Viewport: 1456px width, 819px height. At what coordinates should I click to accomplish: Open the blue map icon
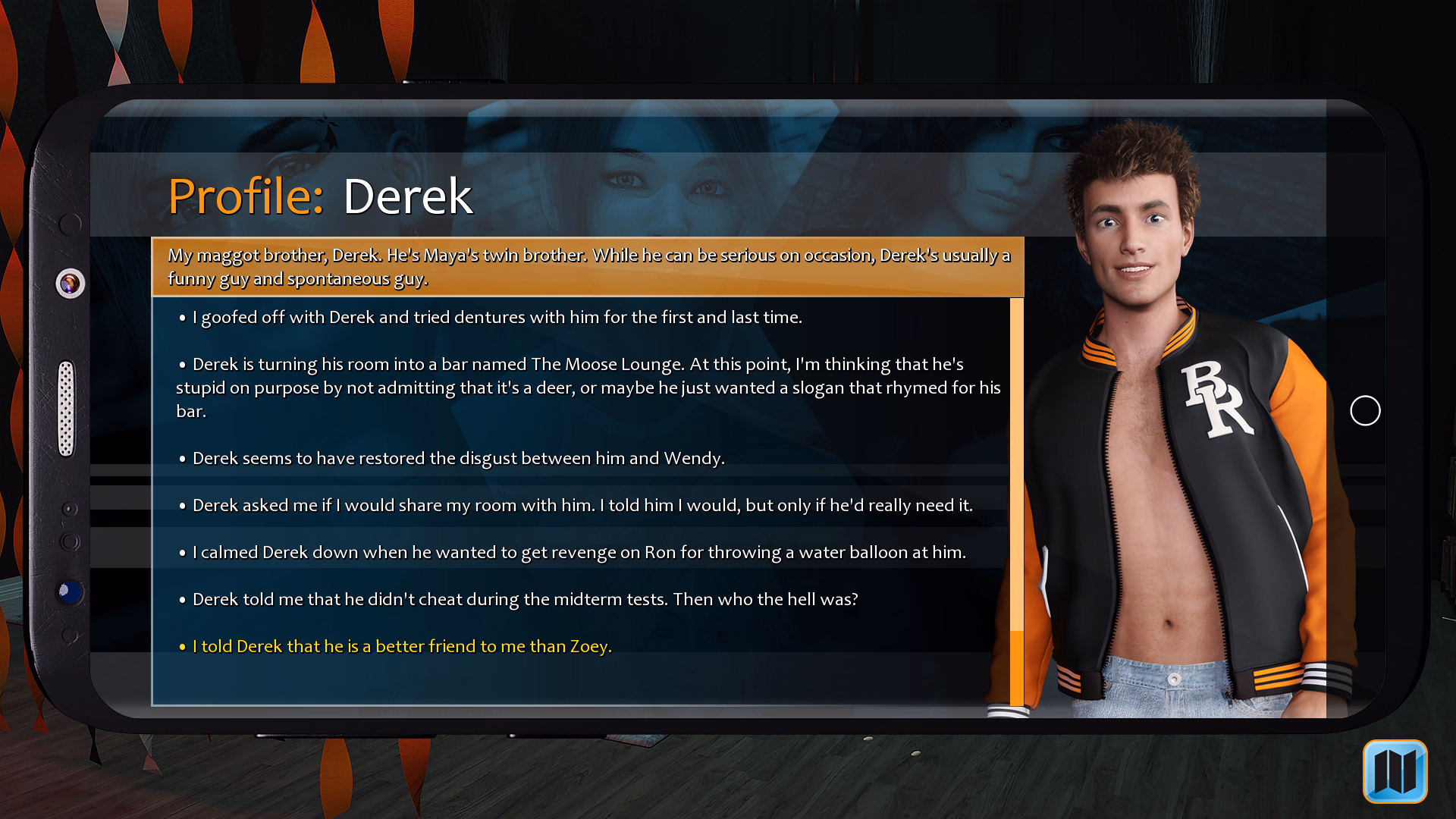pyautogui.click(x=1395, y=771)
